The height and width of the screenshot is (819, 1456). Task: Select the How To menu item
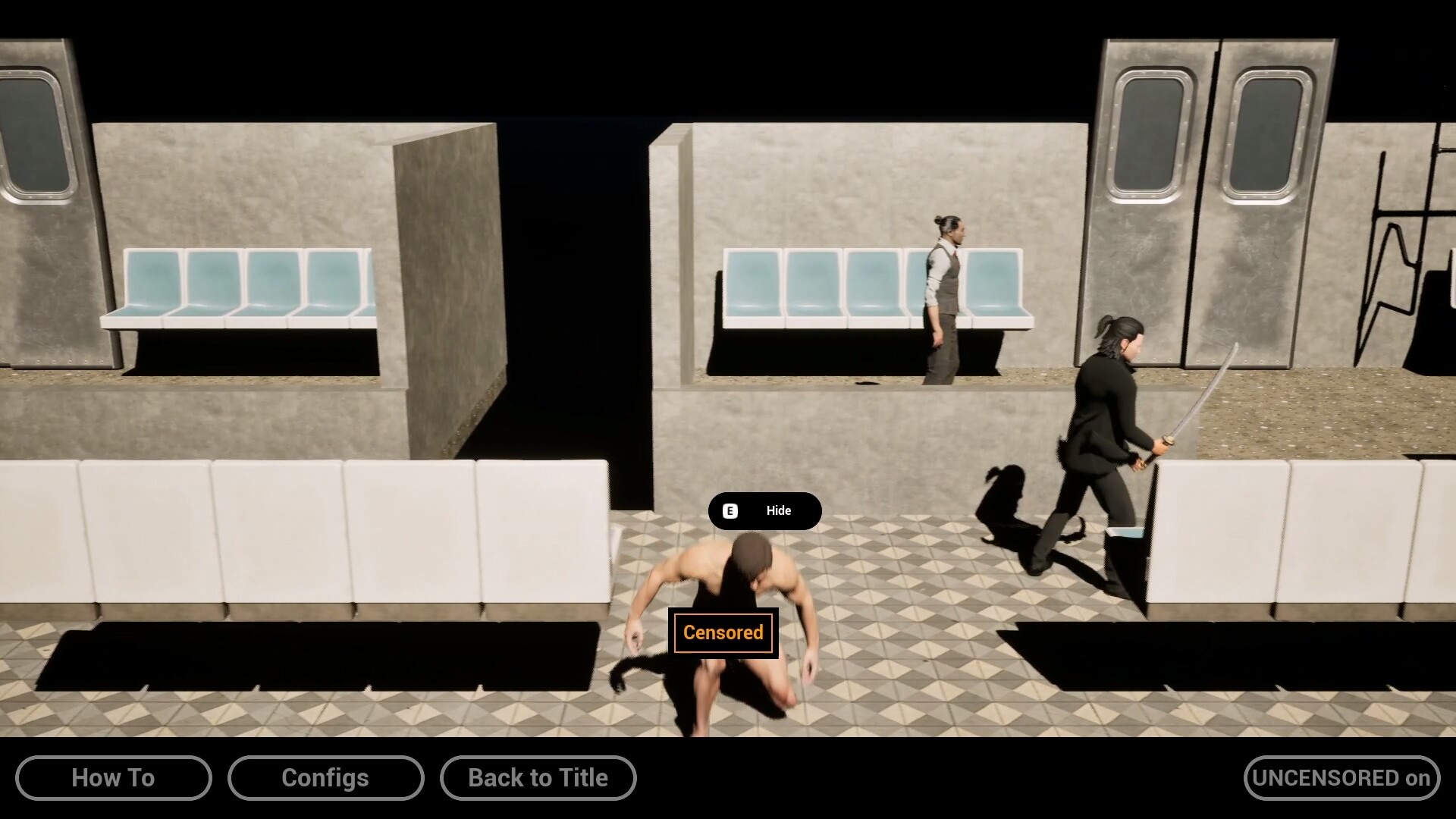coord(113,777)
